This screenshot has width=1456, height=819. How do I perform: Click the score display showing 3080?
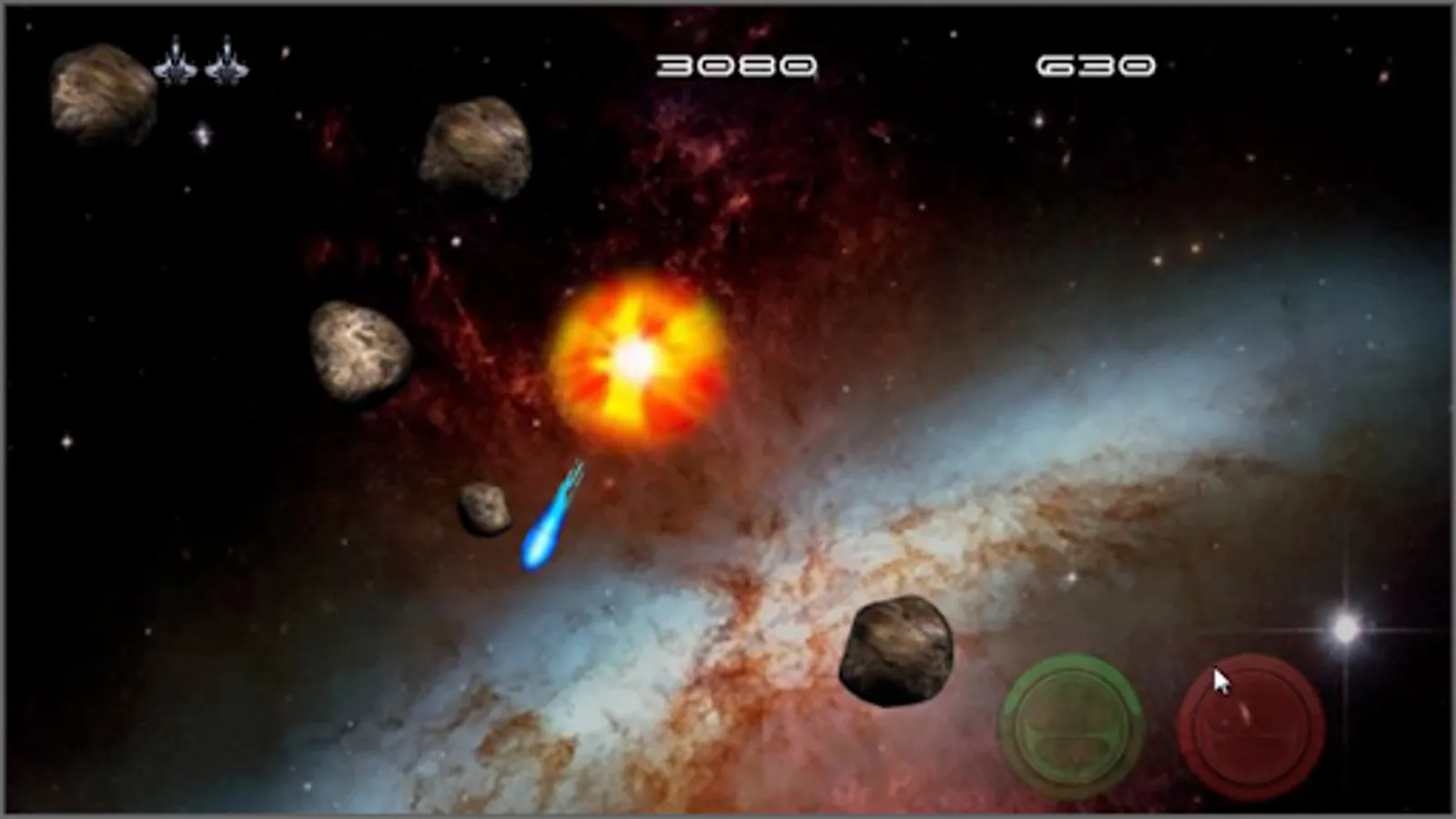tap(737, 64)
